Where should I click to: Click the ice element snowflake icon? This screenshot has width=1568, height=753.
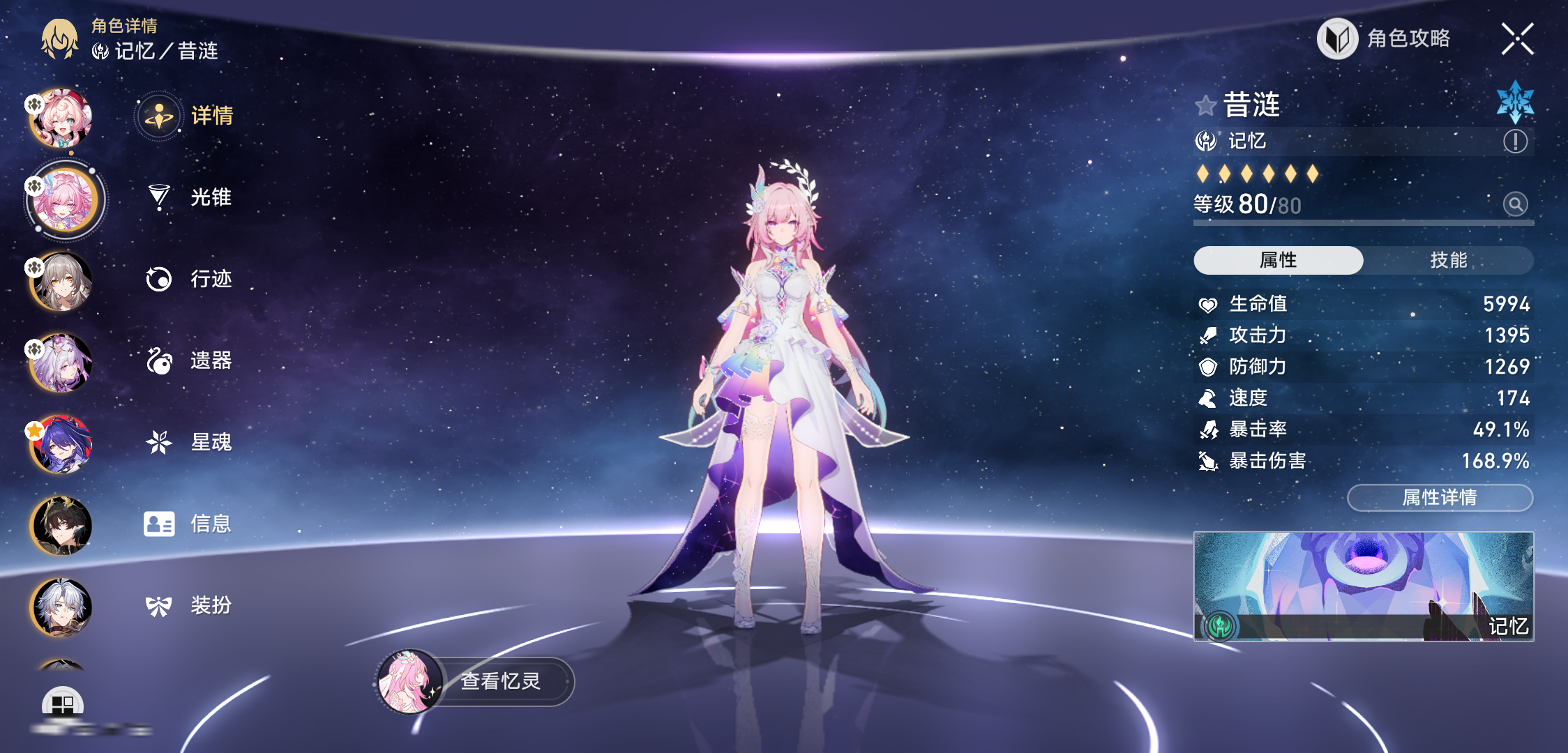[x=1515, y=102]
